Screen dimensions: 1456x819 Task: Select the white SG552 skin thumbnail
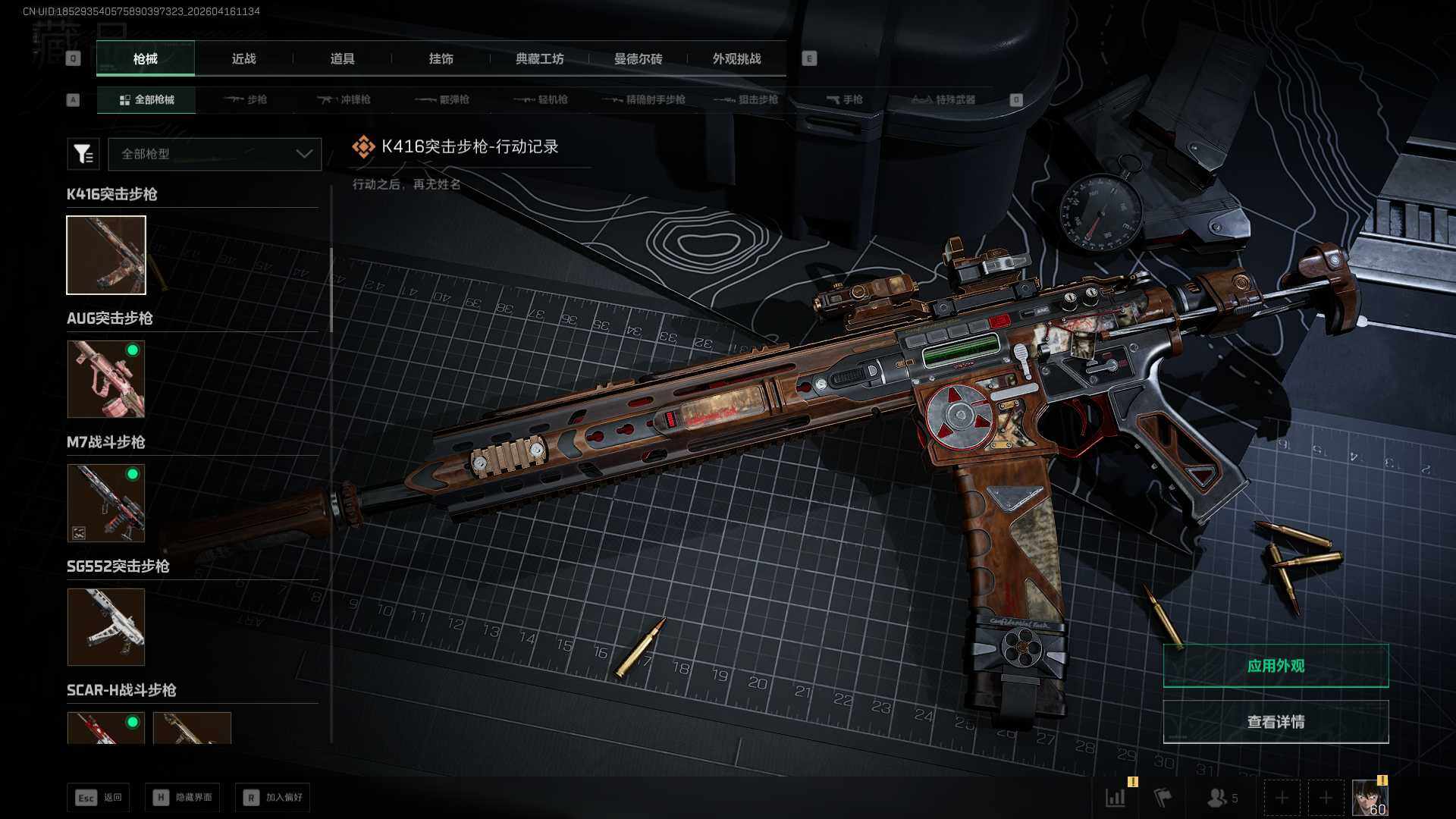tap(106, 627)
